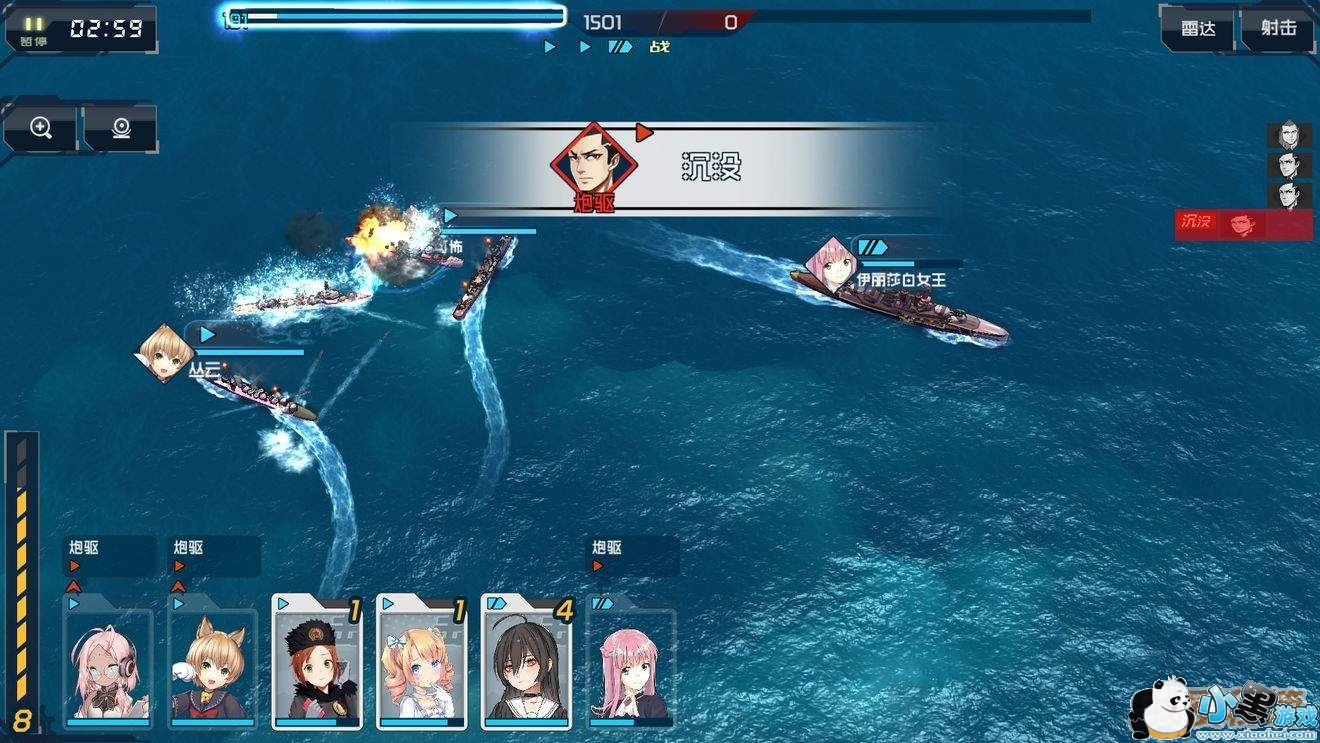
Task: Select the 丛云 ship portrait marker
Action: [164, 353]
